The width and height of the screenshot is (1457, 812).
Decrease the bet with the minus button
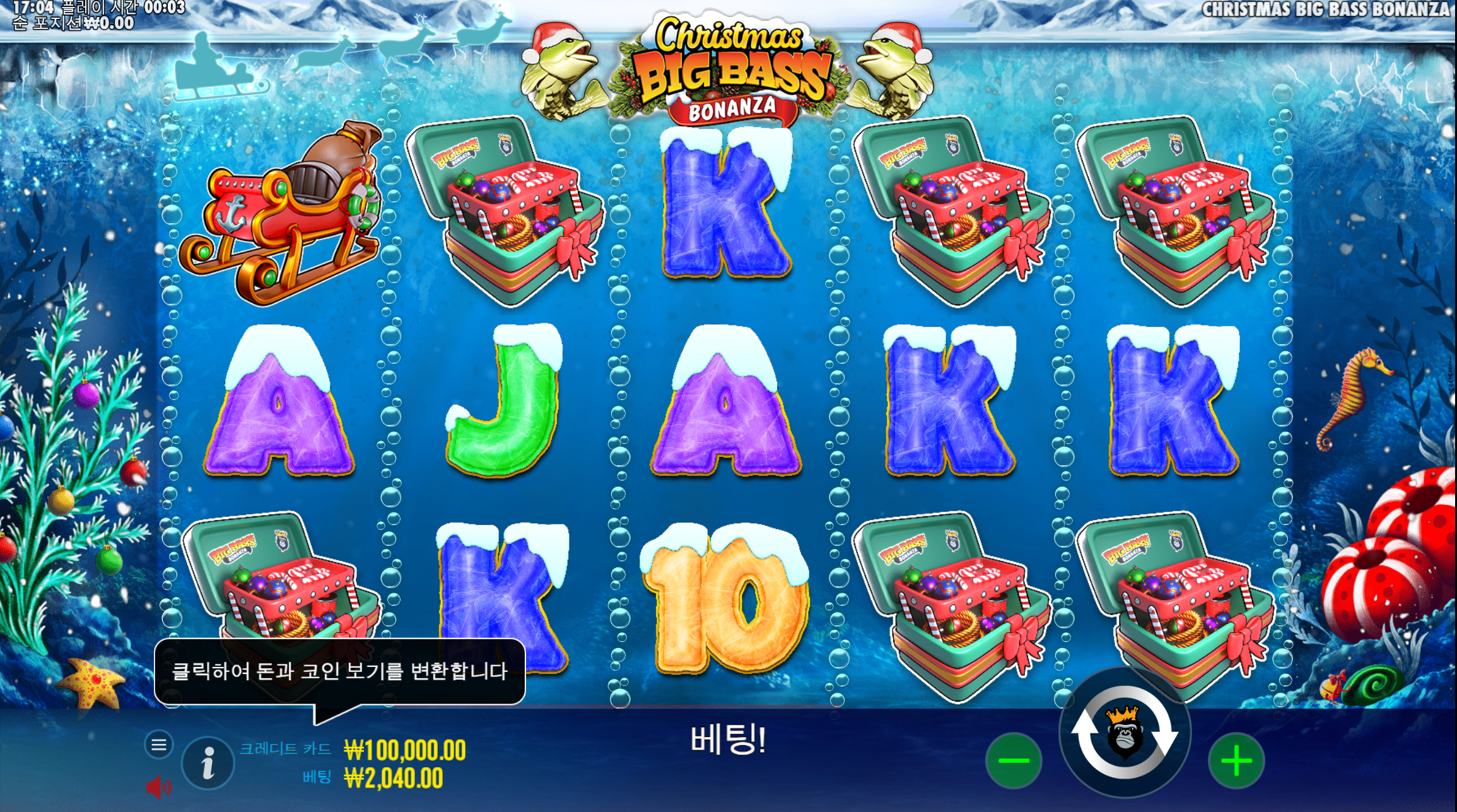[x=1014, y=760]
